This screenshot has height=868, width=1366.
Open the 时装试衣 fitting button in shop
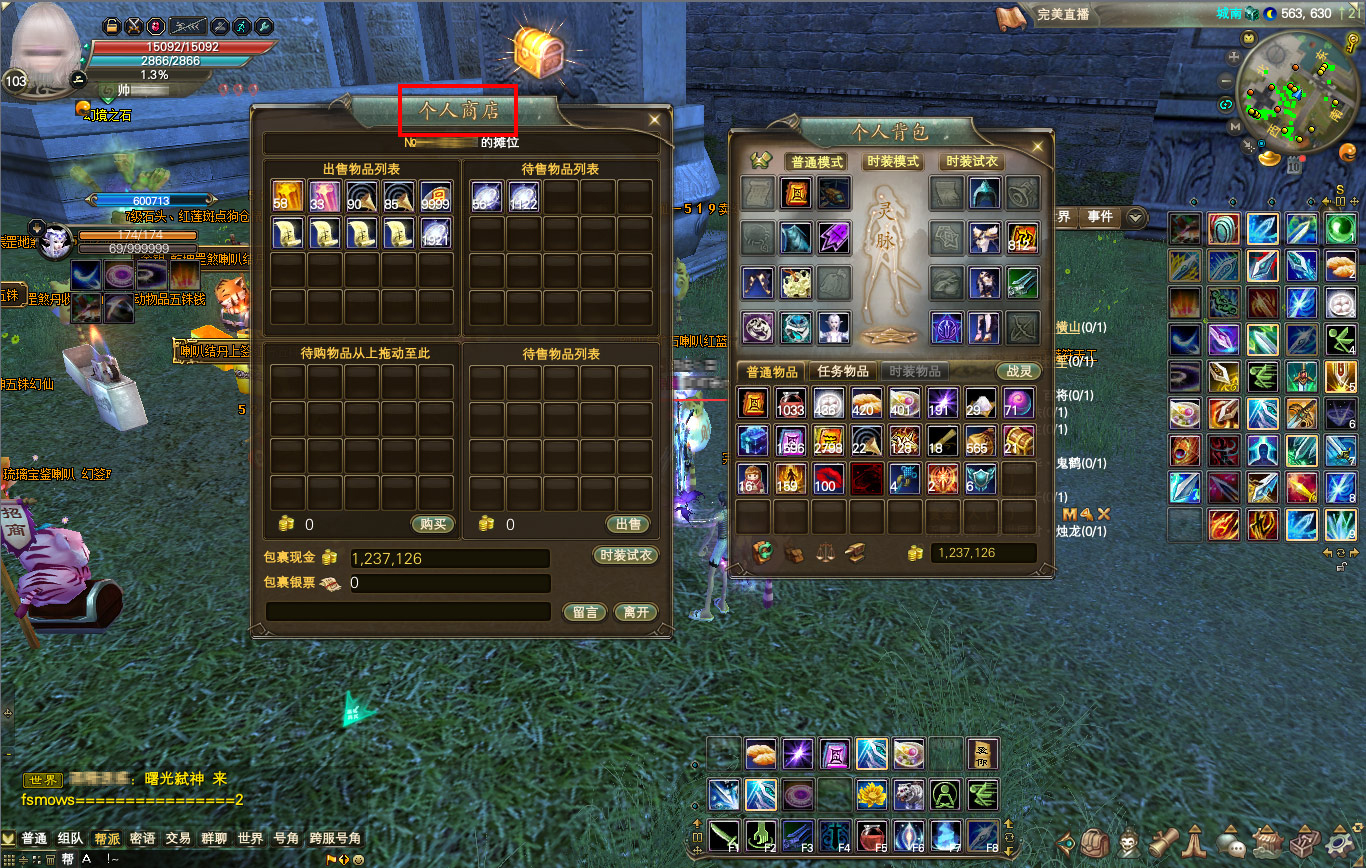pos(625,556)
